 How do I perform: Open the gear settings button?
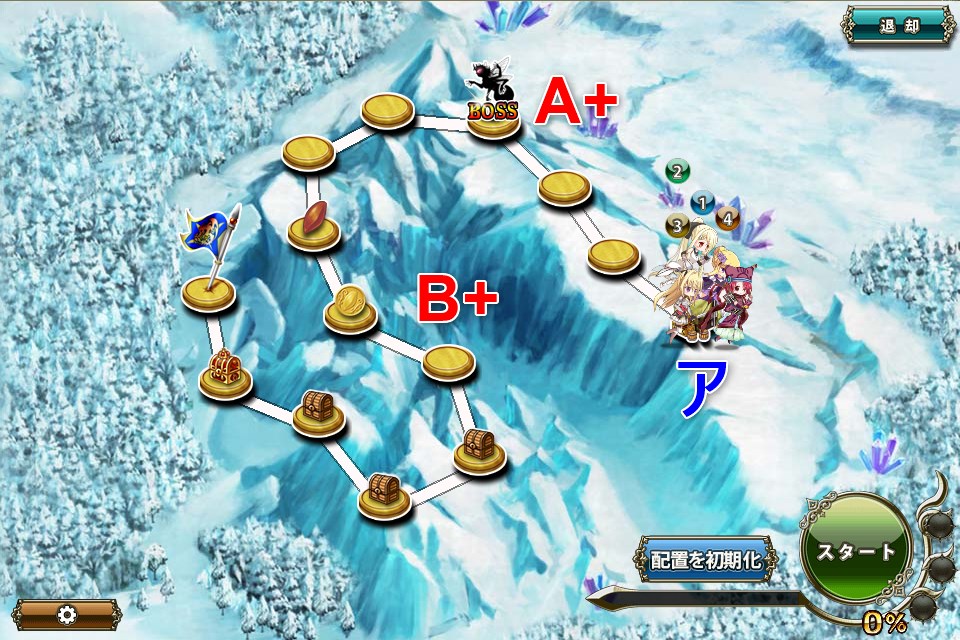[67, 614]
